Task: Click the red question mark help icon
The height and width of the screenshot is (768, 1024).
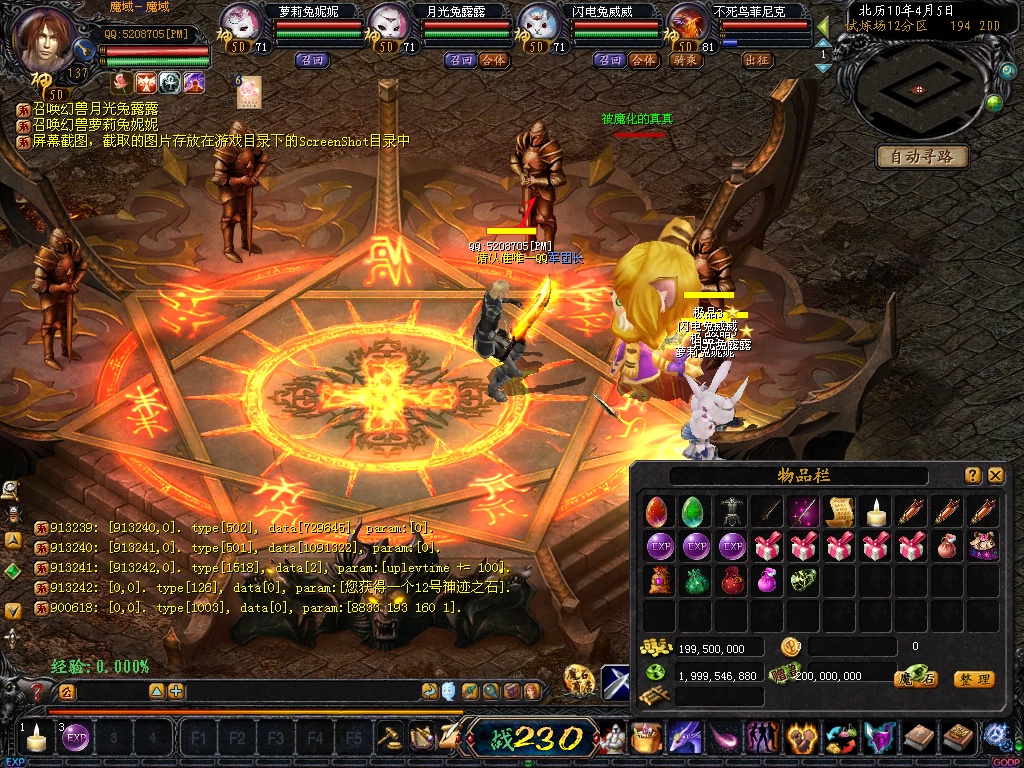Action: click(x=38, y=691)
